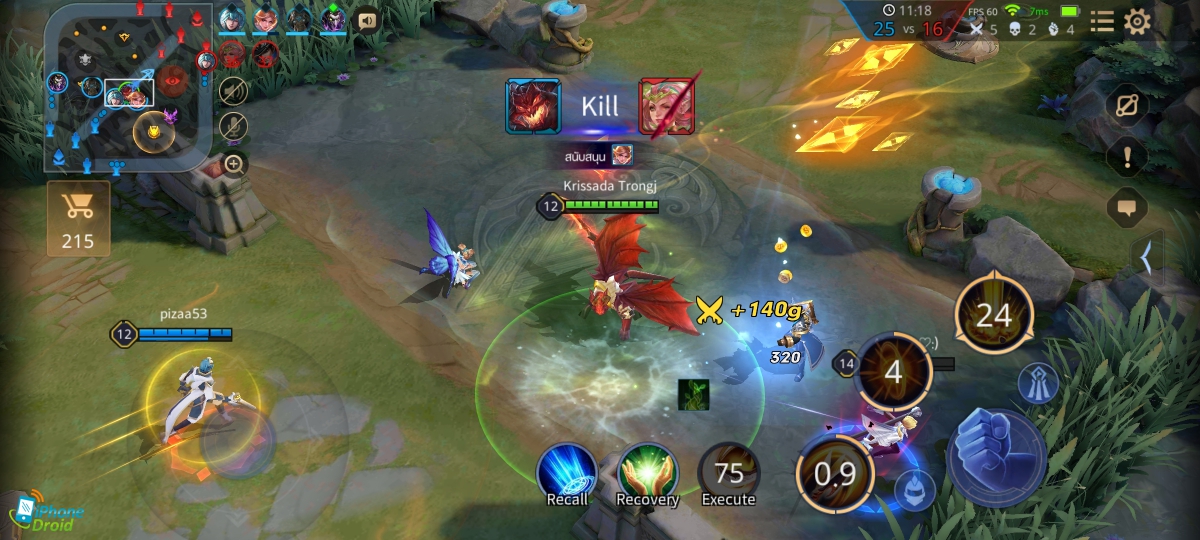The image size is (1200, 540).
Task: Open the chat bubble quick messages
Action: click(1128, 208)
